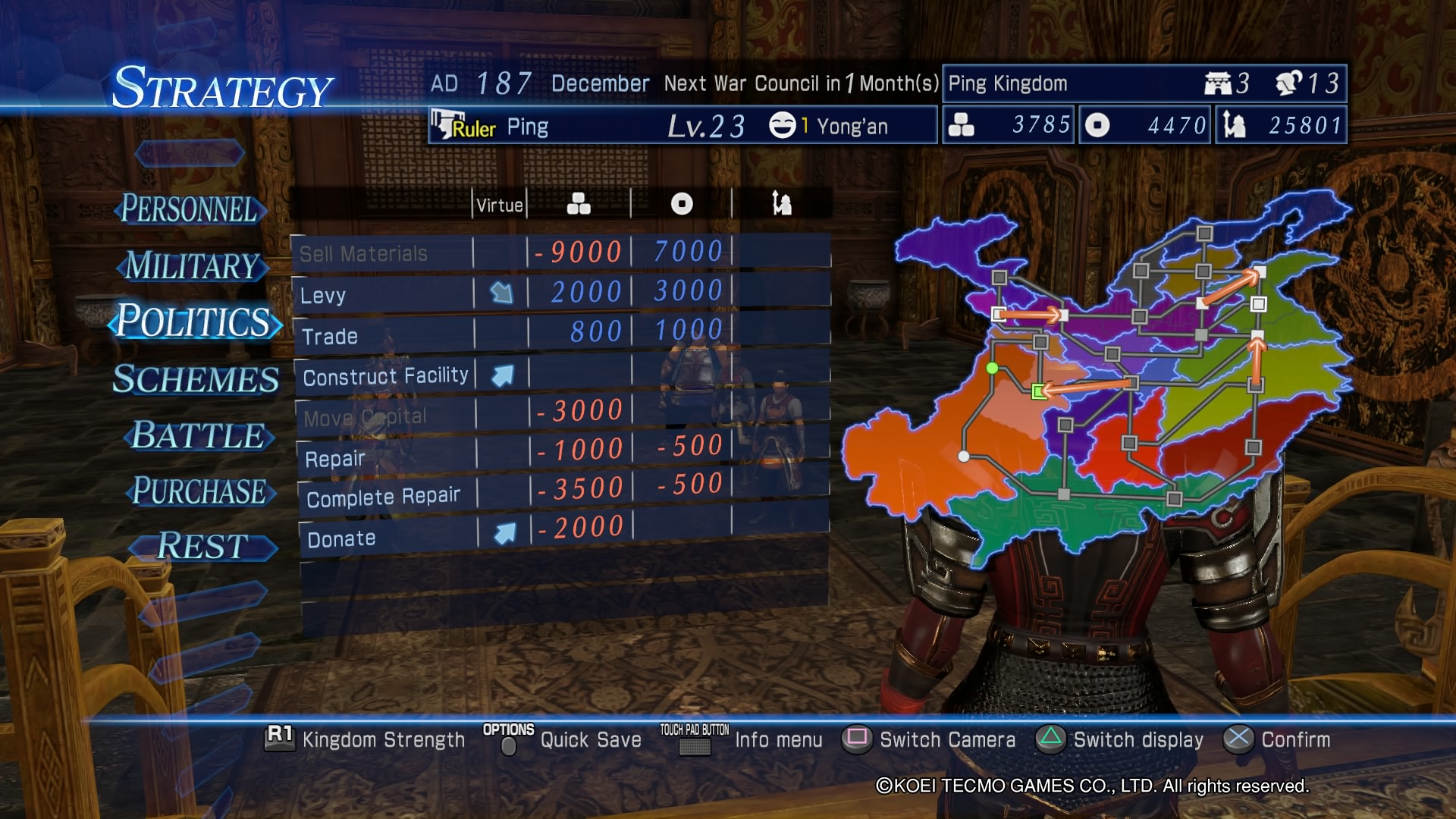The width and height of the screenshot is (1456, 819).
Task: Expand the Schemes menu entry
Action: [x=195, y=380]
